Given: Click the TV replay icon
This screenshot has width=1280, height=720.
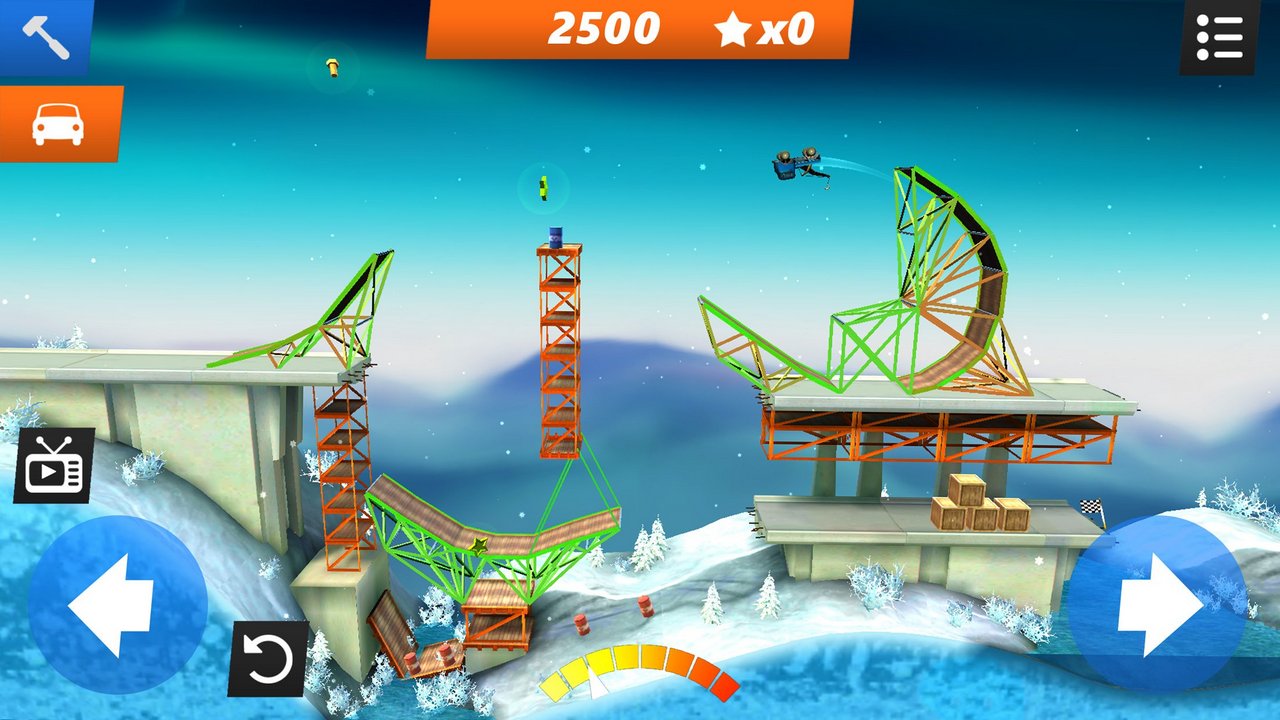Looking at the screenshot, I should [x=55, y=460].
